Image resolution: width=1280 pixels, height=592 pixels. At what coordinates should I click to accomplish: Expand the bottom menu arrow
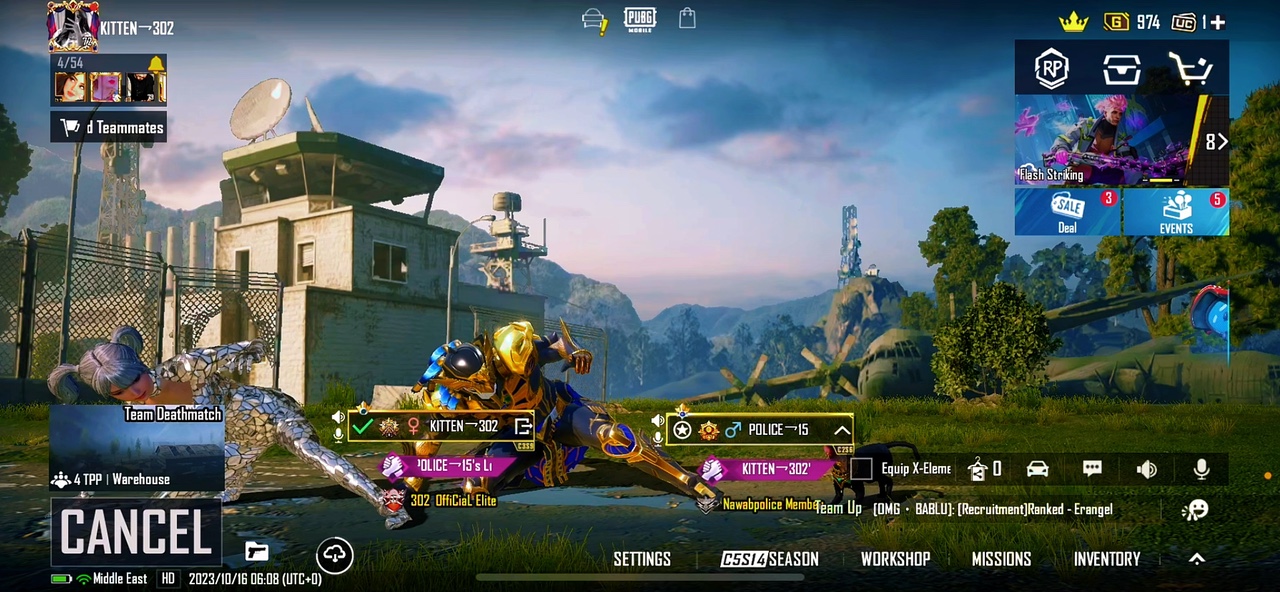[1196, 559]
